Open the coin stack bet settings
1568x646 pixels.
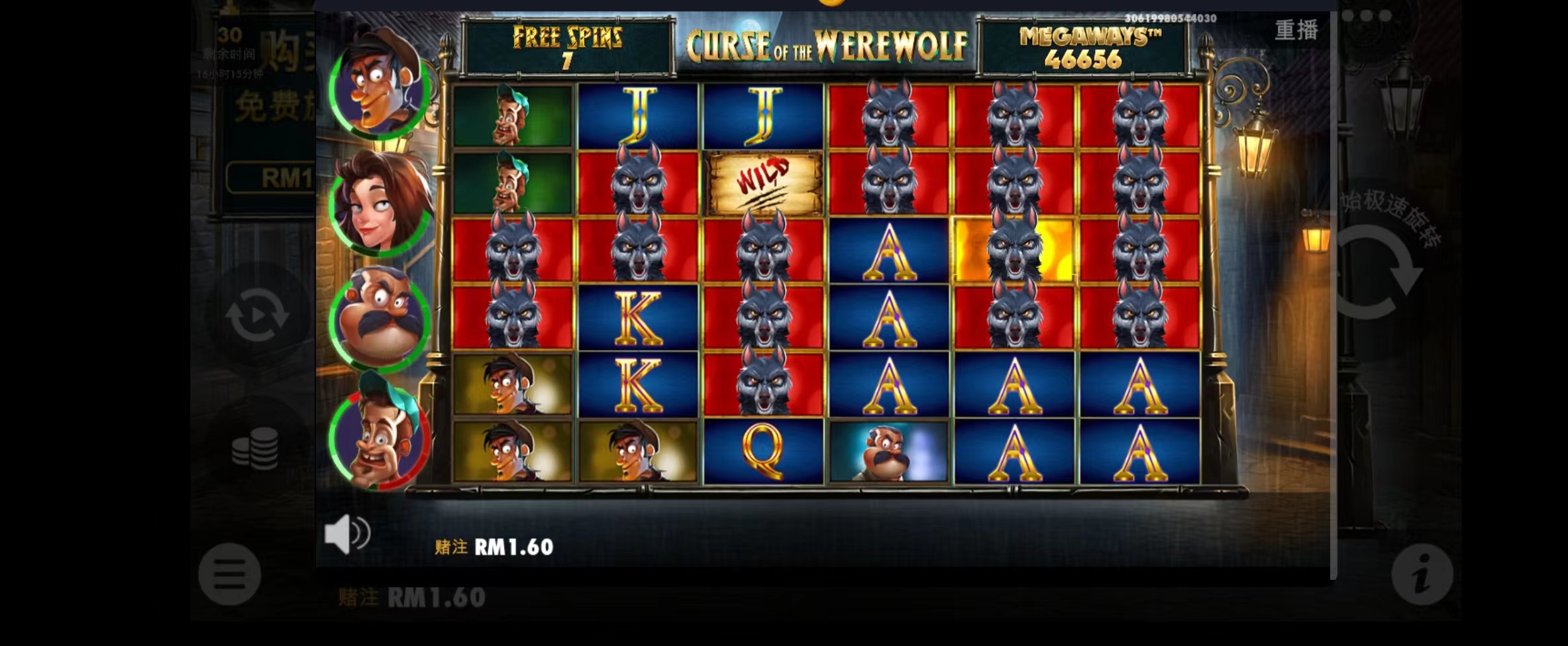pos(255,448)
